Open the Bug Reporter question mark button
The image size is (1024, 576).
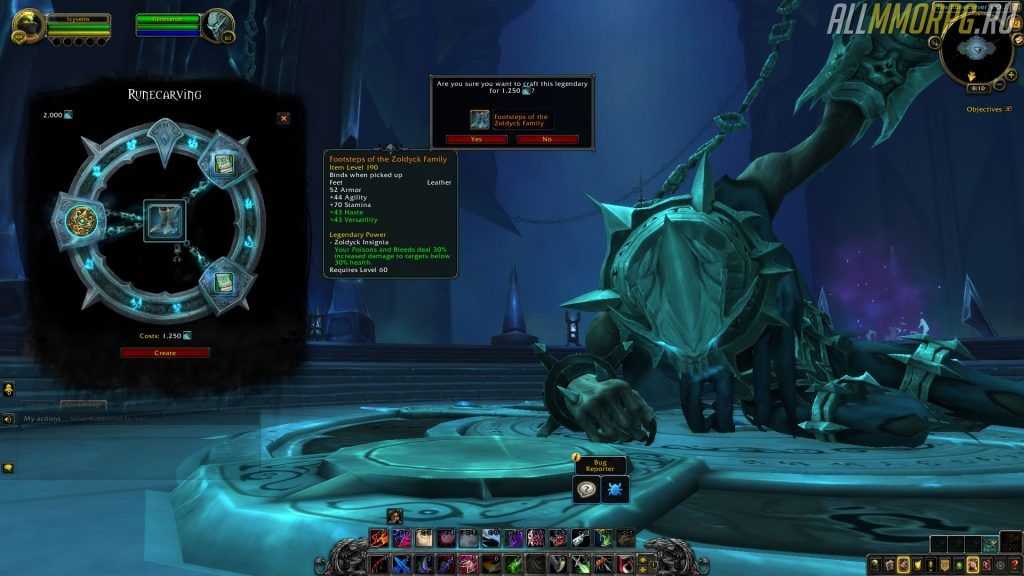pyautogui.click(x=587, y=488)
